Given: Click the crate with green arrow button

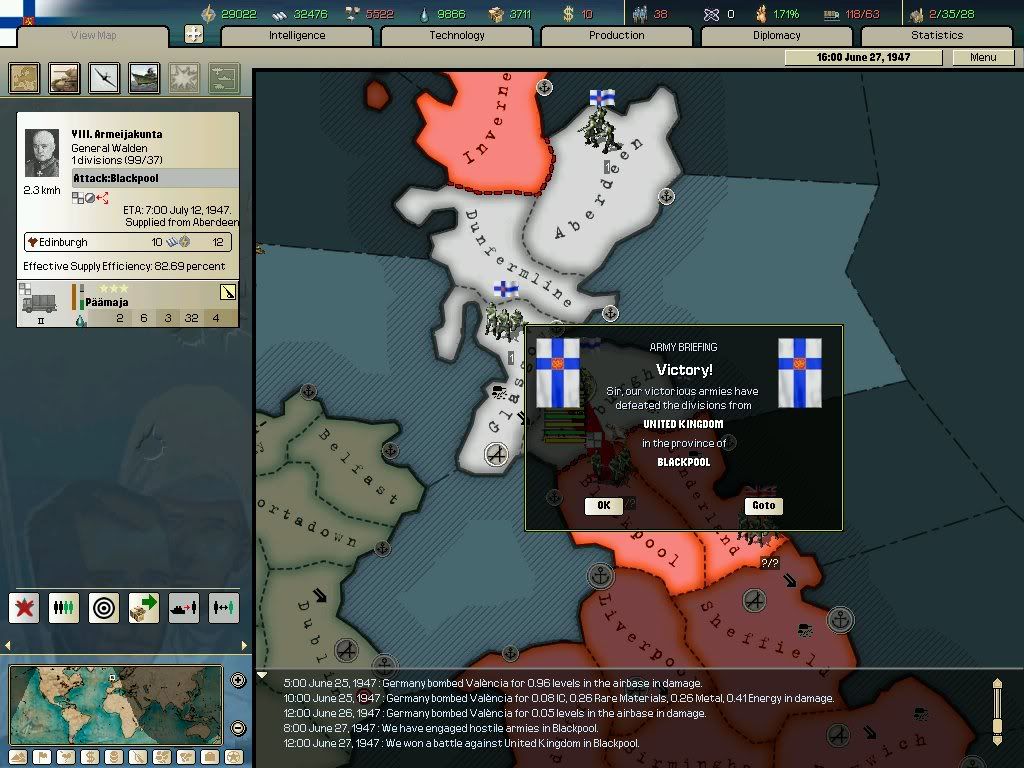Looking at the screenshot, I should coord(144,607).
